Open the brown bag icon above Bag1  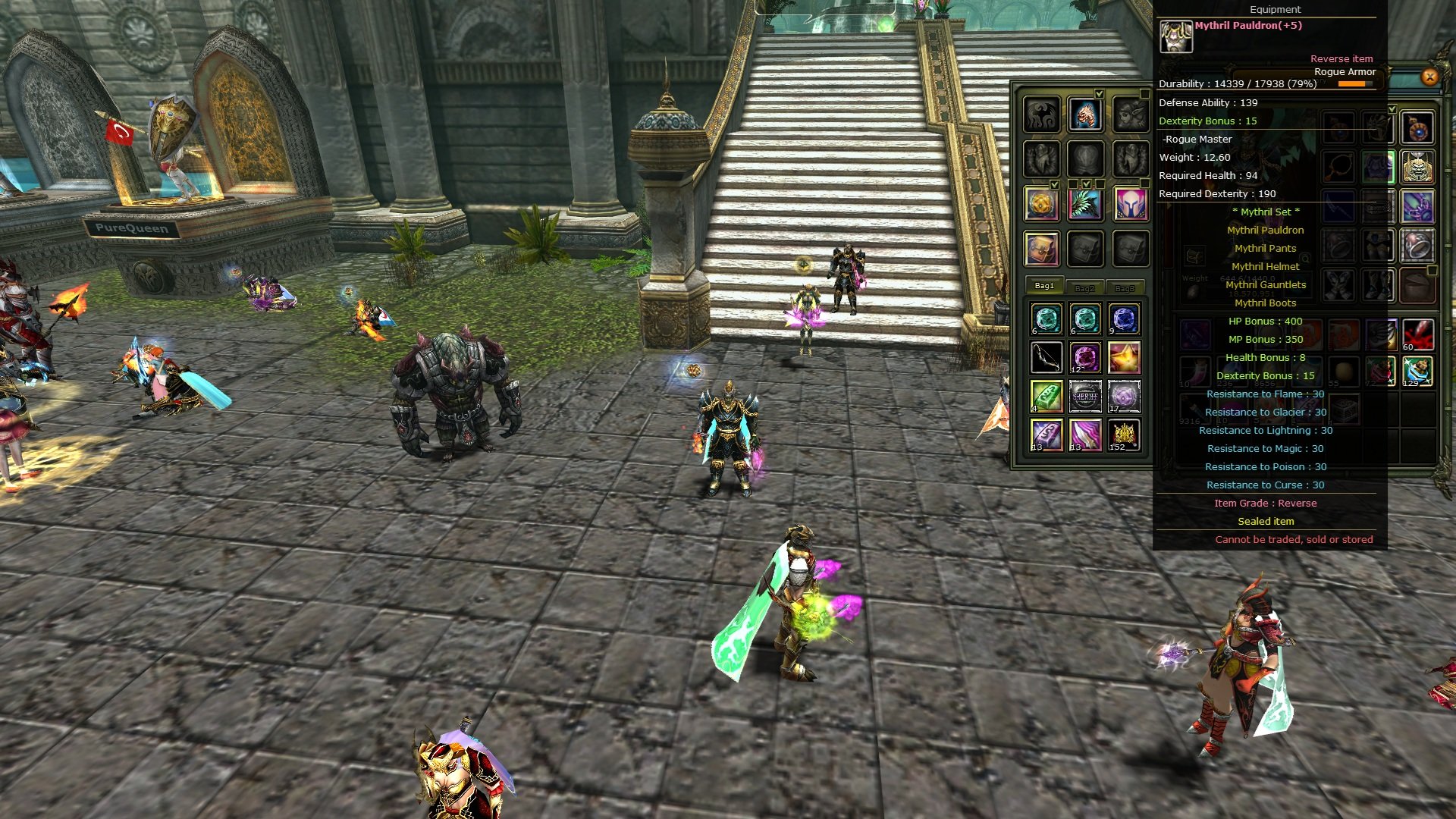(1041, 248)
